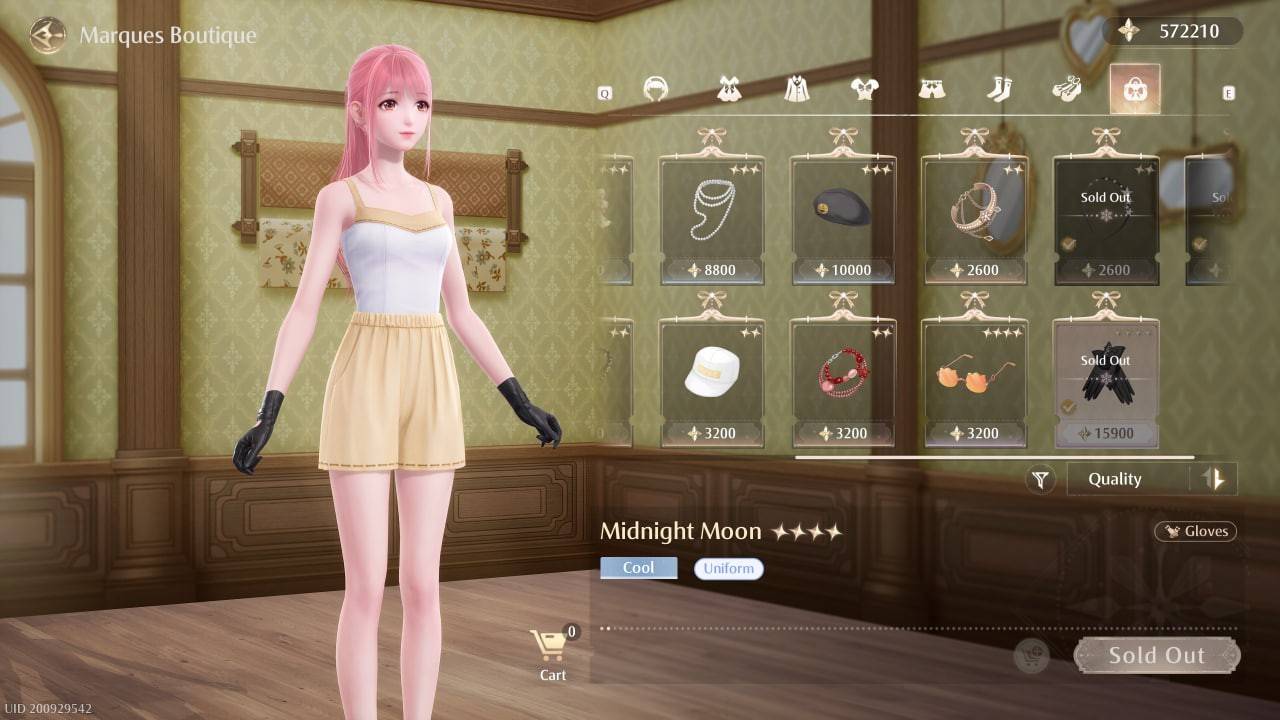Click the Sold Out purchase button
Viewport: 1280px width, 720px height.
(x=1156, y=655)
